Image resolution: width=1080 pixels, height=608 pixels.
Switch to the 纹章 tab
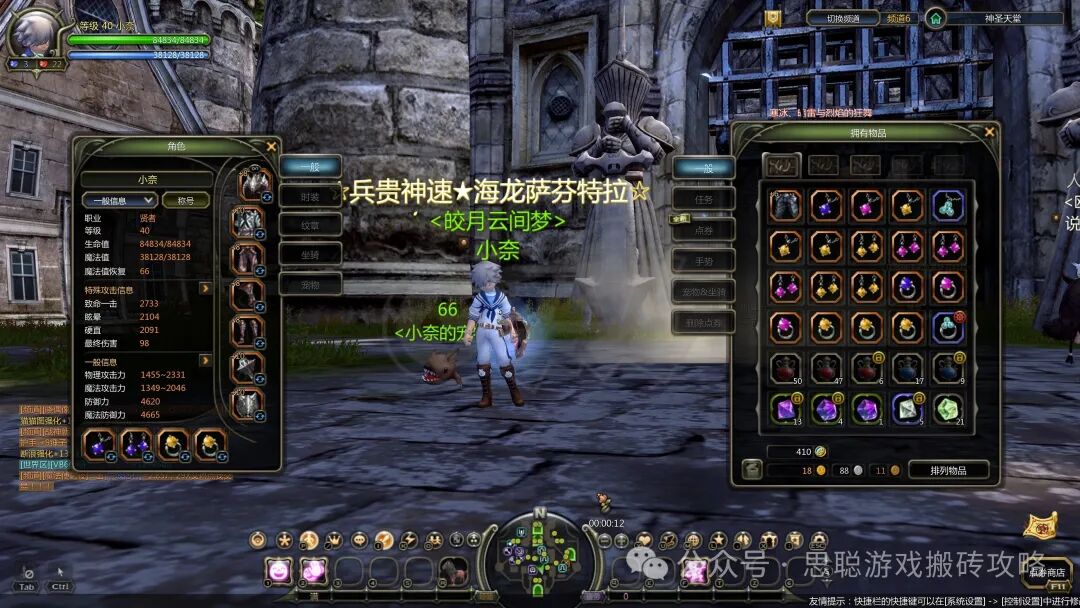click(311, 226)
